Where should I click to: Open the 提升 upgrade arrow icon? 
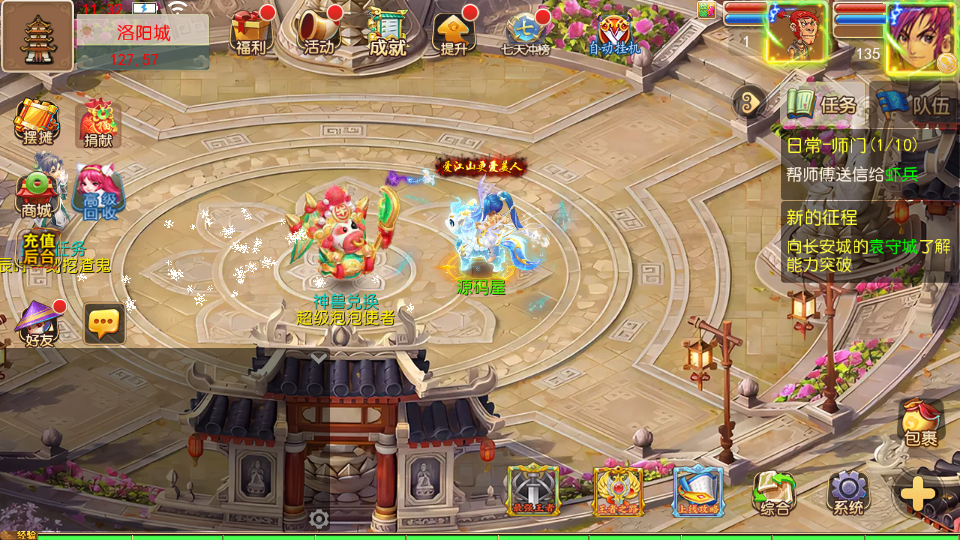pos(453,32)
